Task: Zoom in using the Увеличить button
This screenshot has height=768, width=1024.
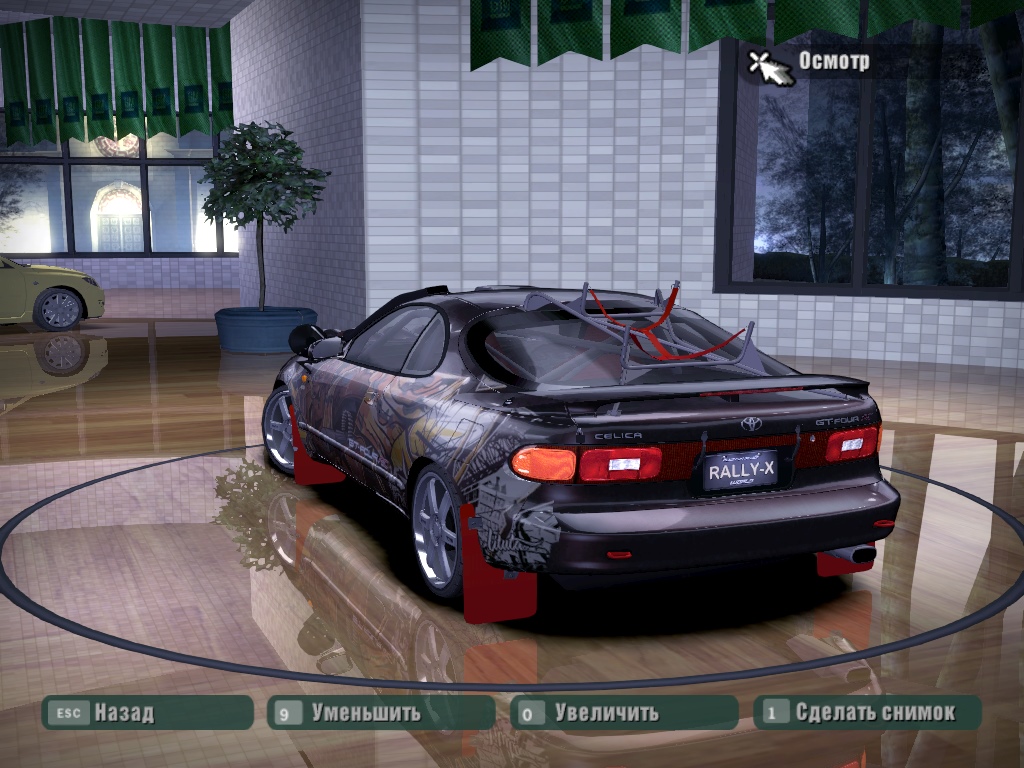Action: [x=624, y=713]
